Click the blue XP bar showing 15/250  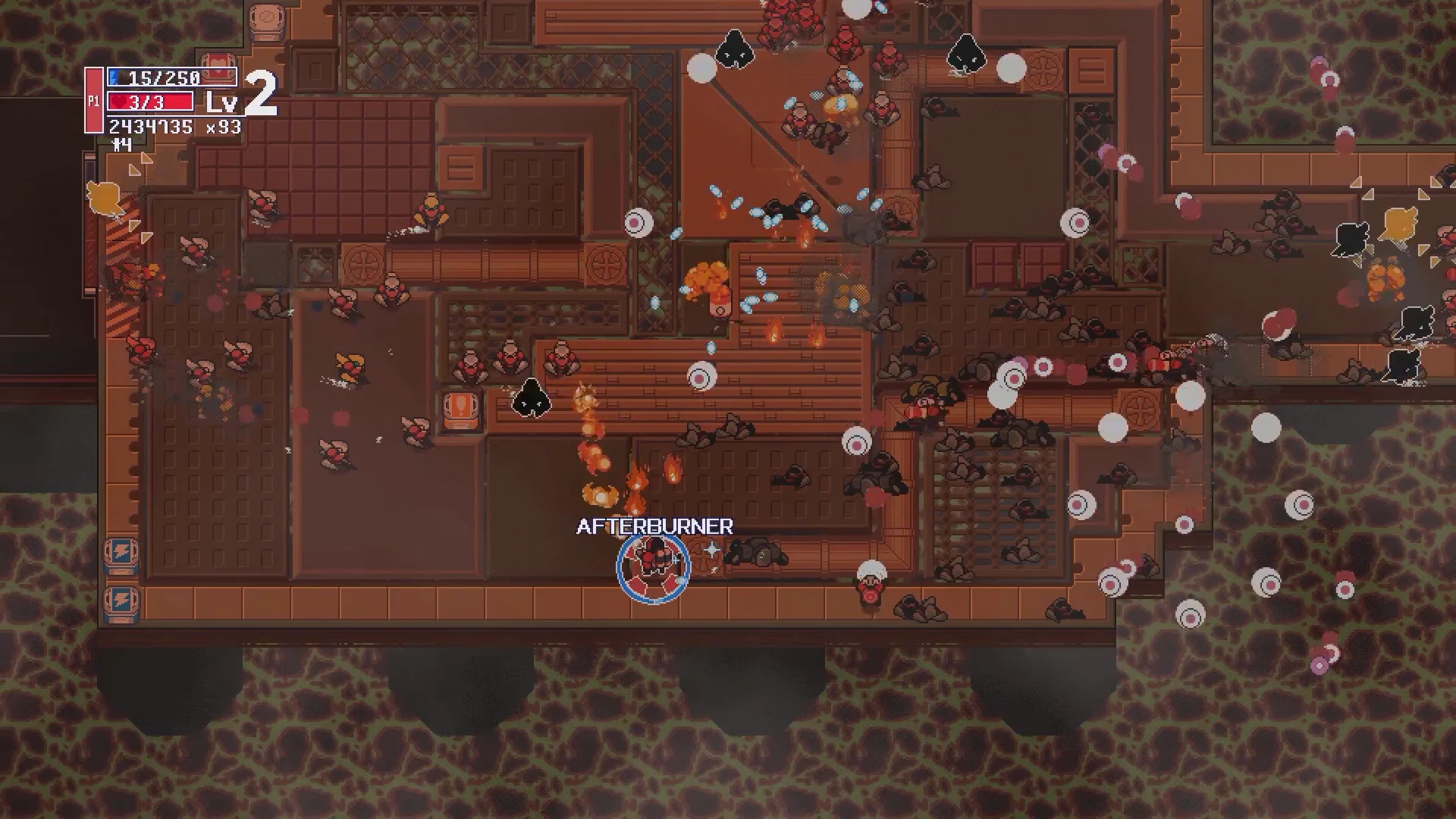pos(155,77)
